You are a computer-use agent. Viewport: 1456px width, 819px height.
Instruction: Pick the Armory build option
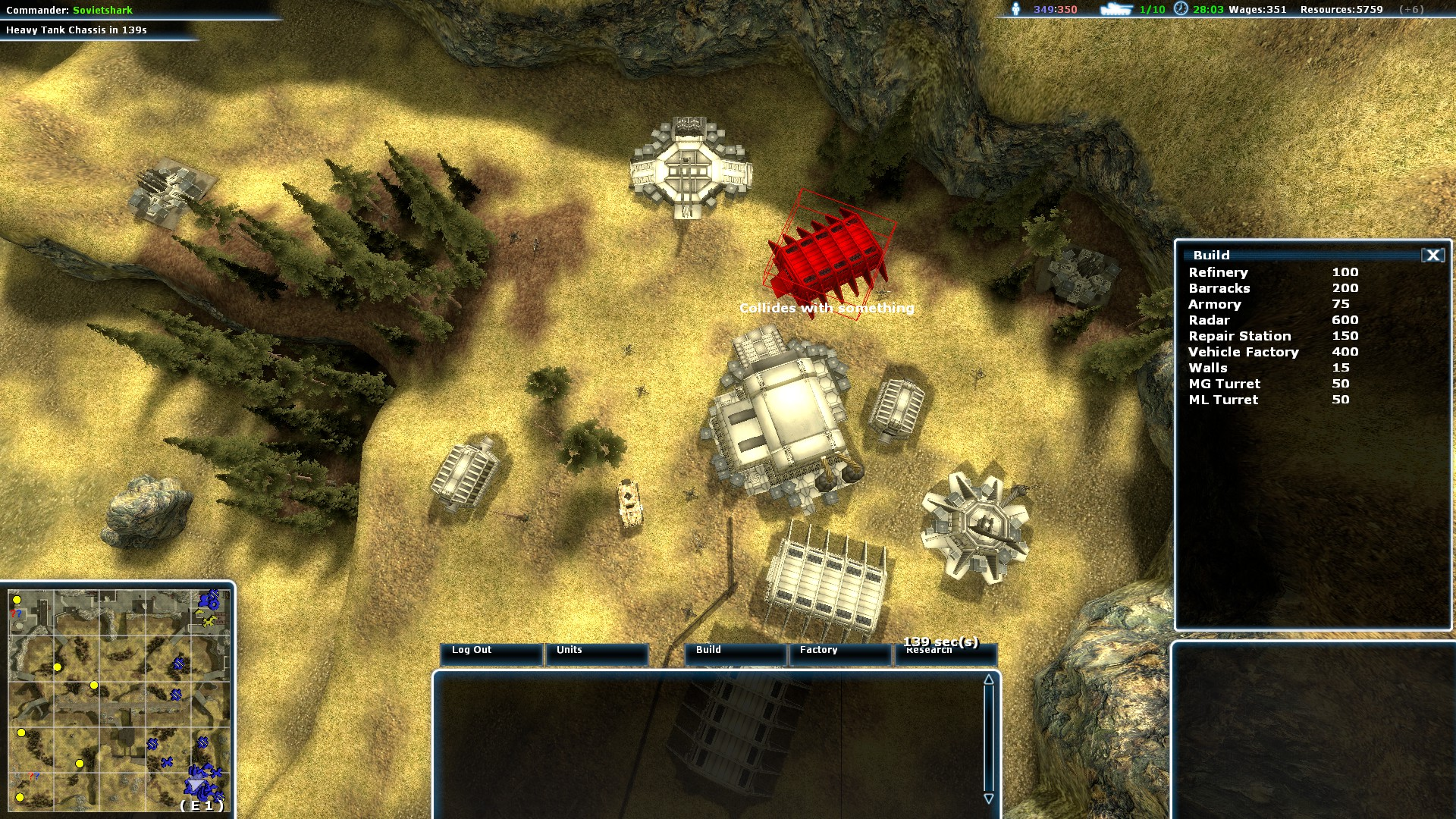click(x=1214, y=304)
